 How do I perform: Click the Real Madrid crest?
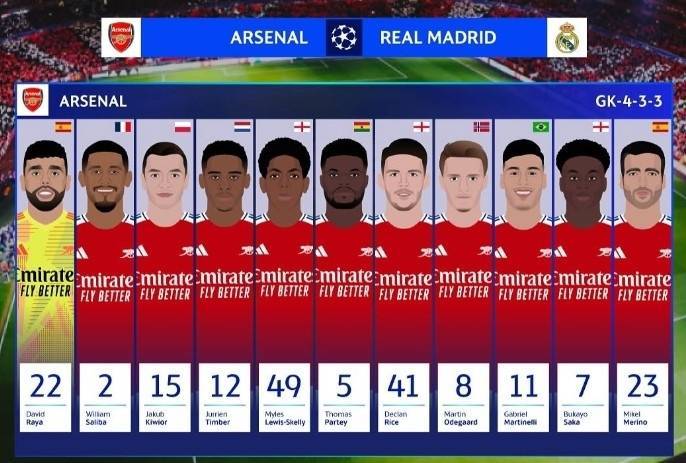tap(567, 38)
